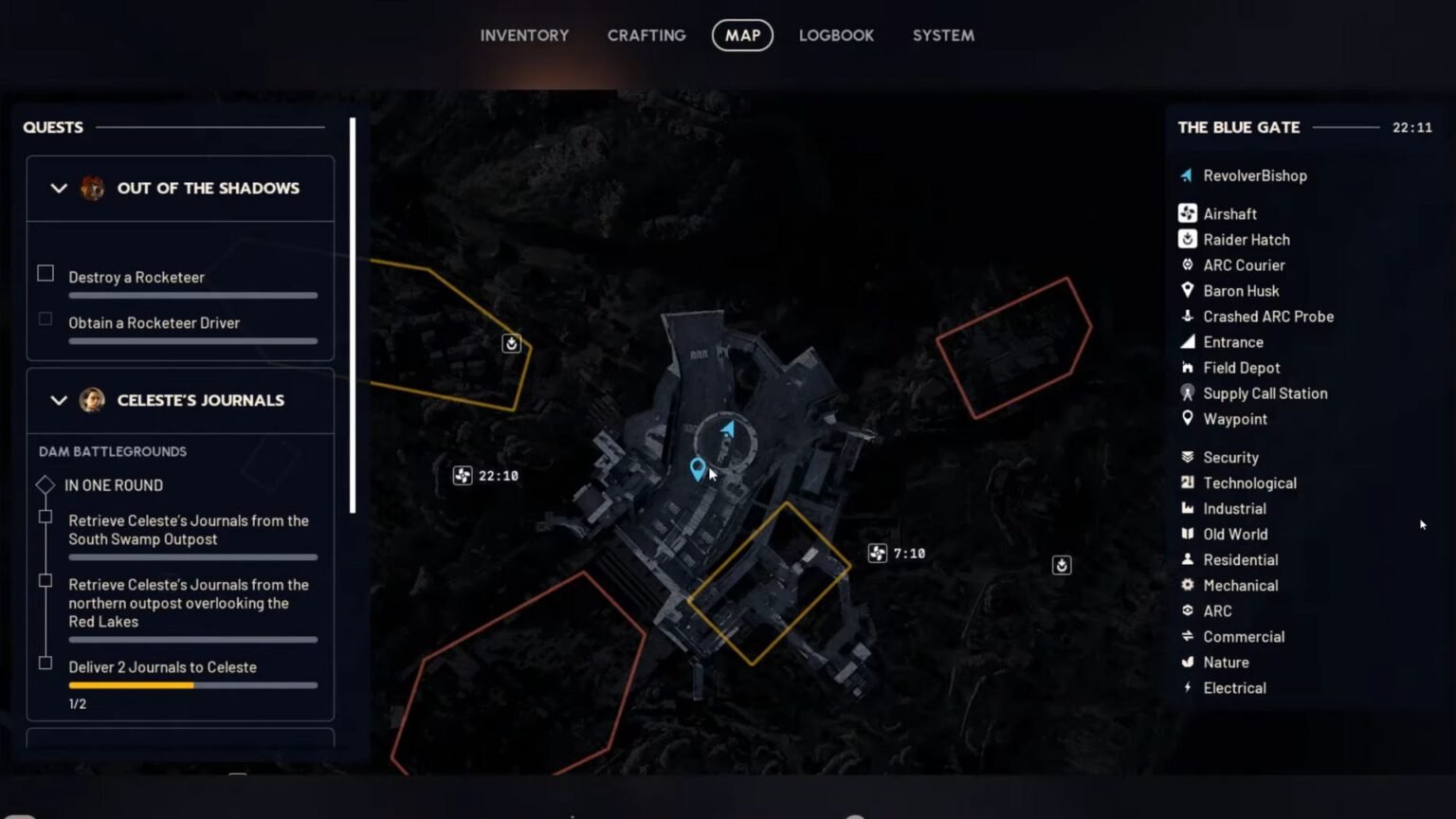This screenshot has height=819, width=1456.
Task: Select the Supply Call Station icon
Action: (x=1187, y=392)
